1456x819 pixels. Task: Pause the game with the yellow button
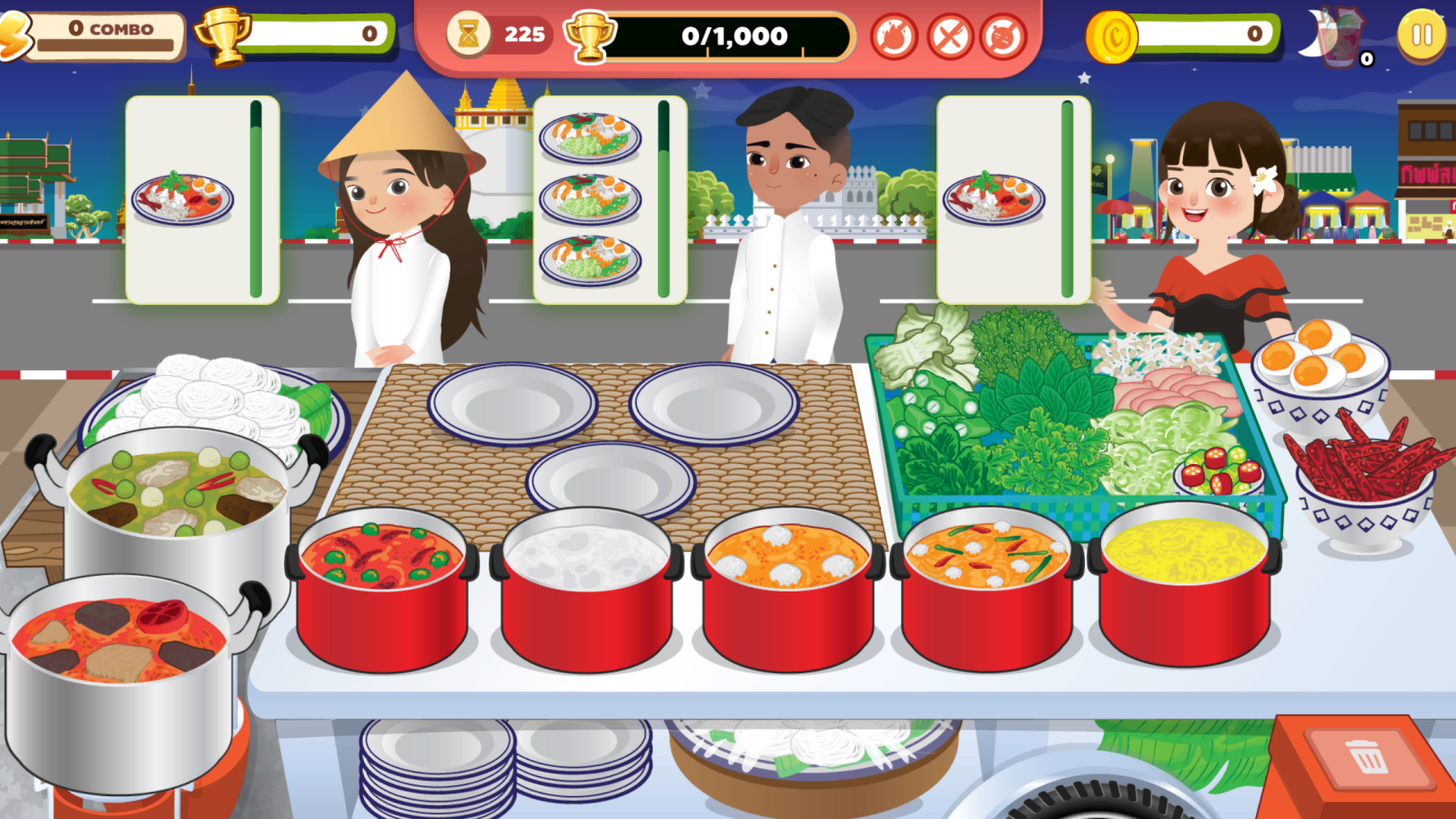click(1421, 35)
